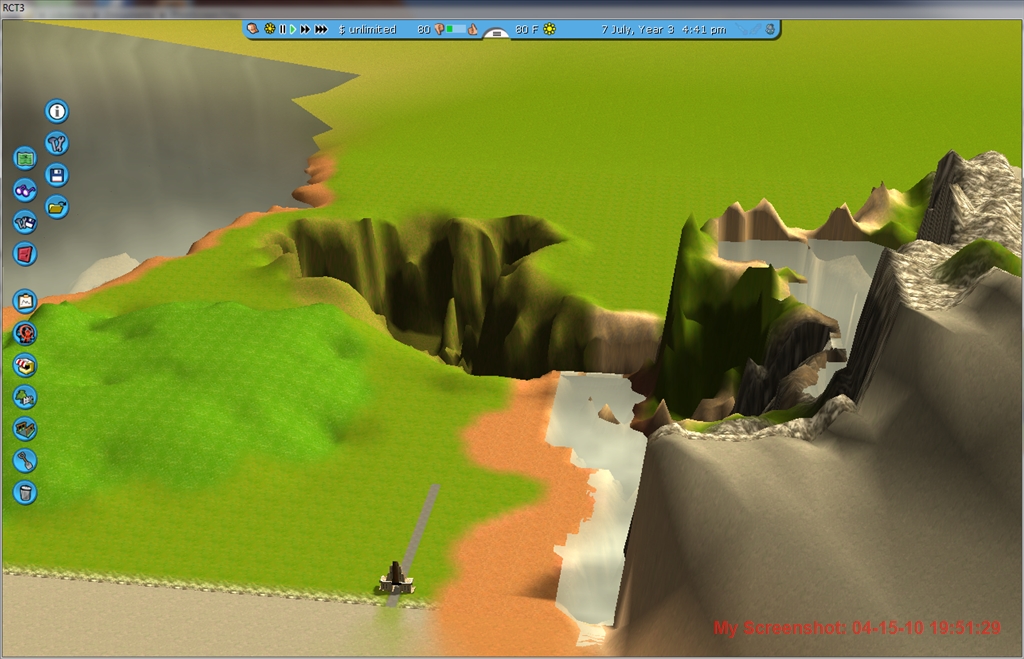
Task: Exit via the red door icon
Action: [25, 254]
